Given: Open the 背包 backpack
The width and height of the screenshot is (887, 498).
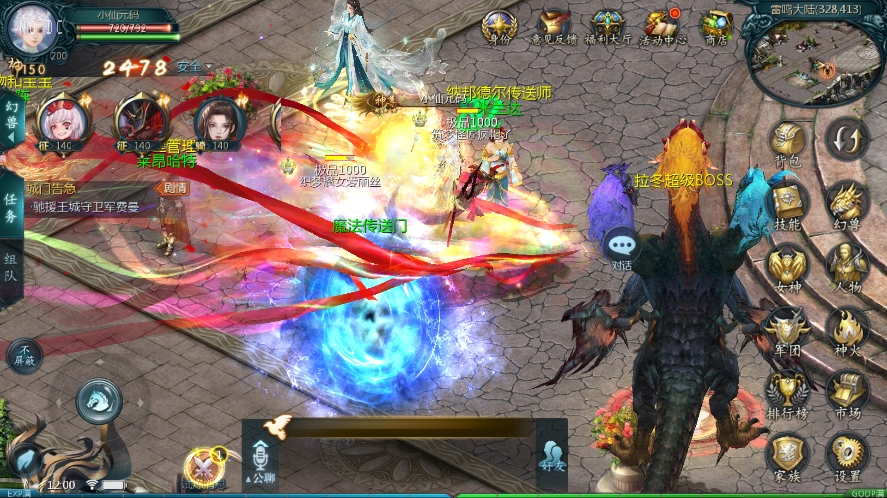Looking at the screenshot, I should (x=788, y=142).
